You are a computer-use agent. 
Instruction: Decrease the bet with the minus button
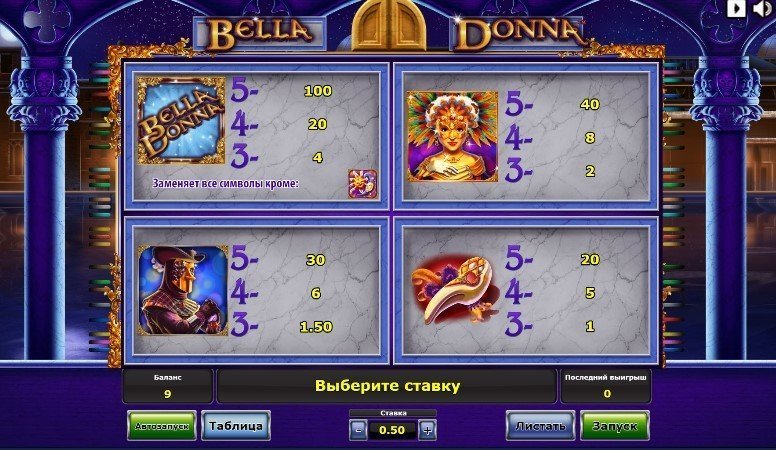pyautogui.click(x=358, y=430)
